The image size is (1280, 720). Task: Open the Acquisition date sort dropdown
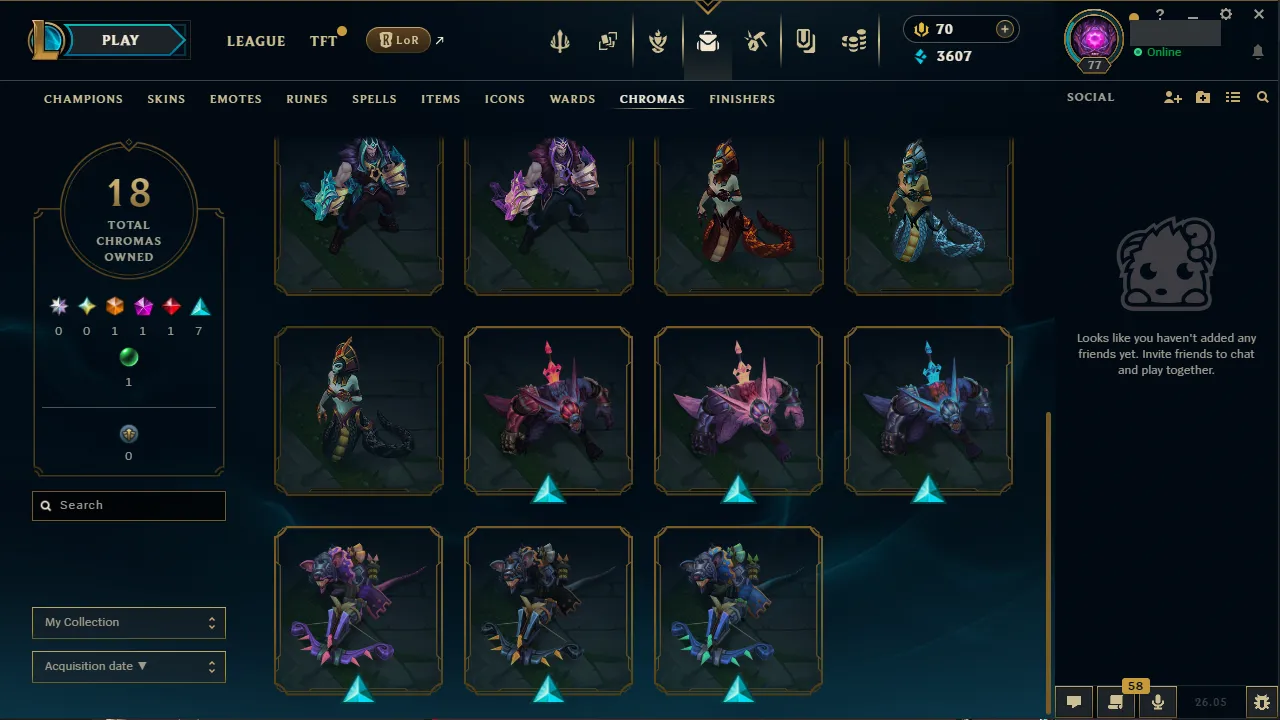tap(128, 666)
